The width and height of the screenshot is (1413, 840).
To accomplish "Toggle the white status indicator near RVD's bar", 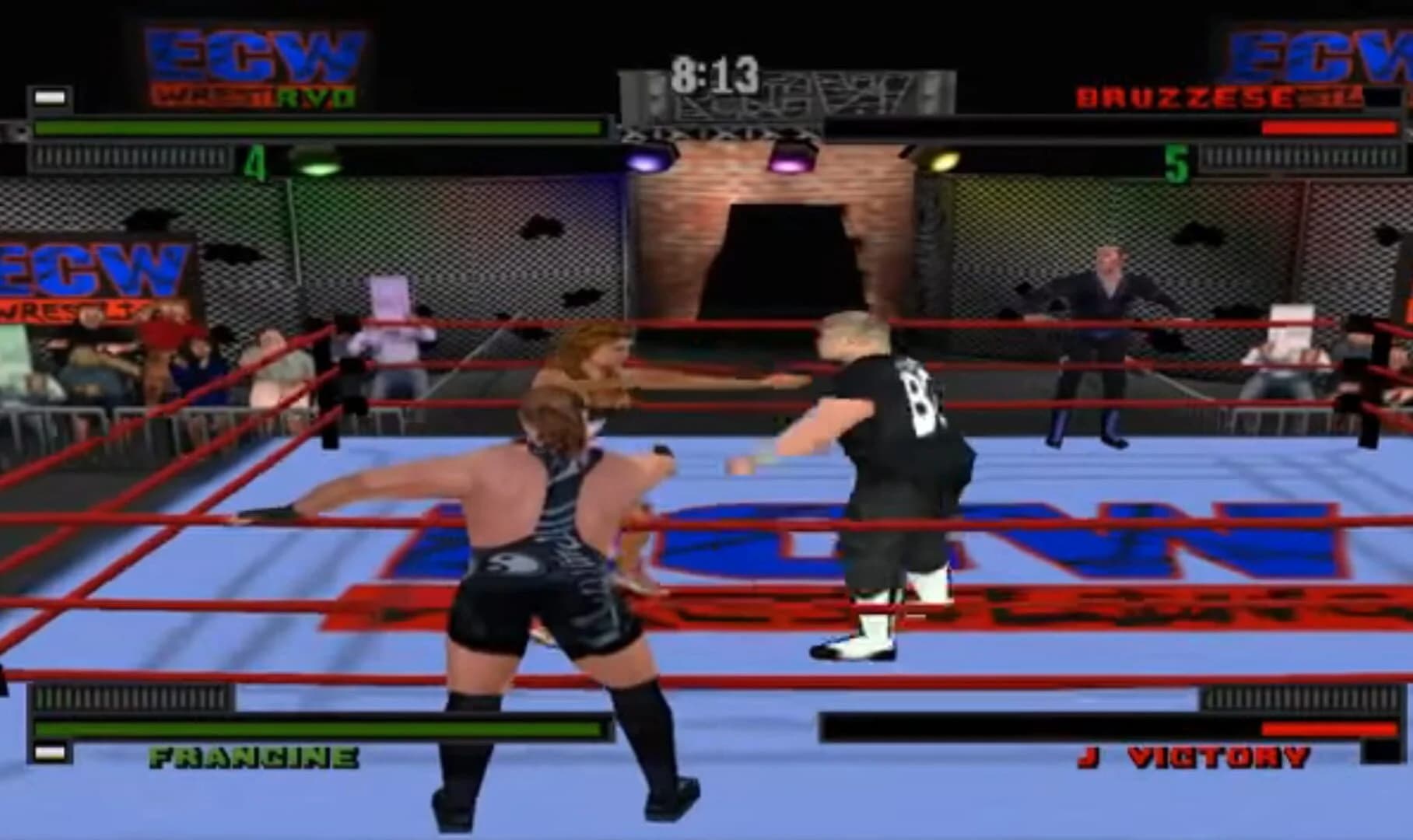I will click(48, 96).
